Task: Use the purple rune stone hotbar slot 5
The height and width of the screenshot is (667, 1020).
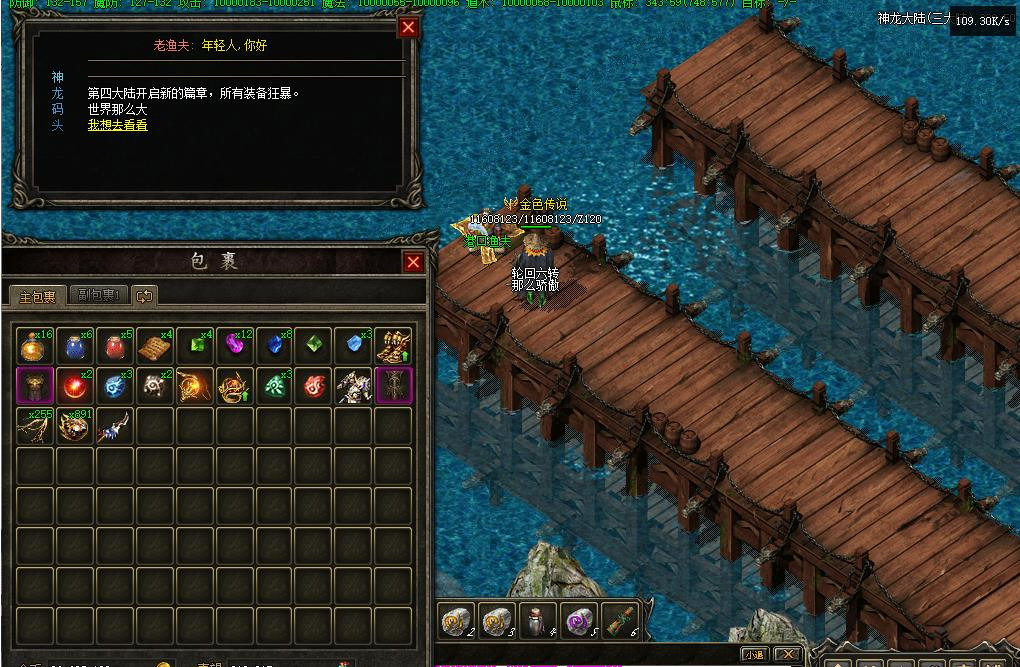Action: (x=579, y=621)
